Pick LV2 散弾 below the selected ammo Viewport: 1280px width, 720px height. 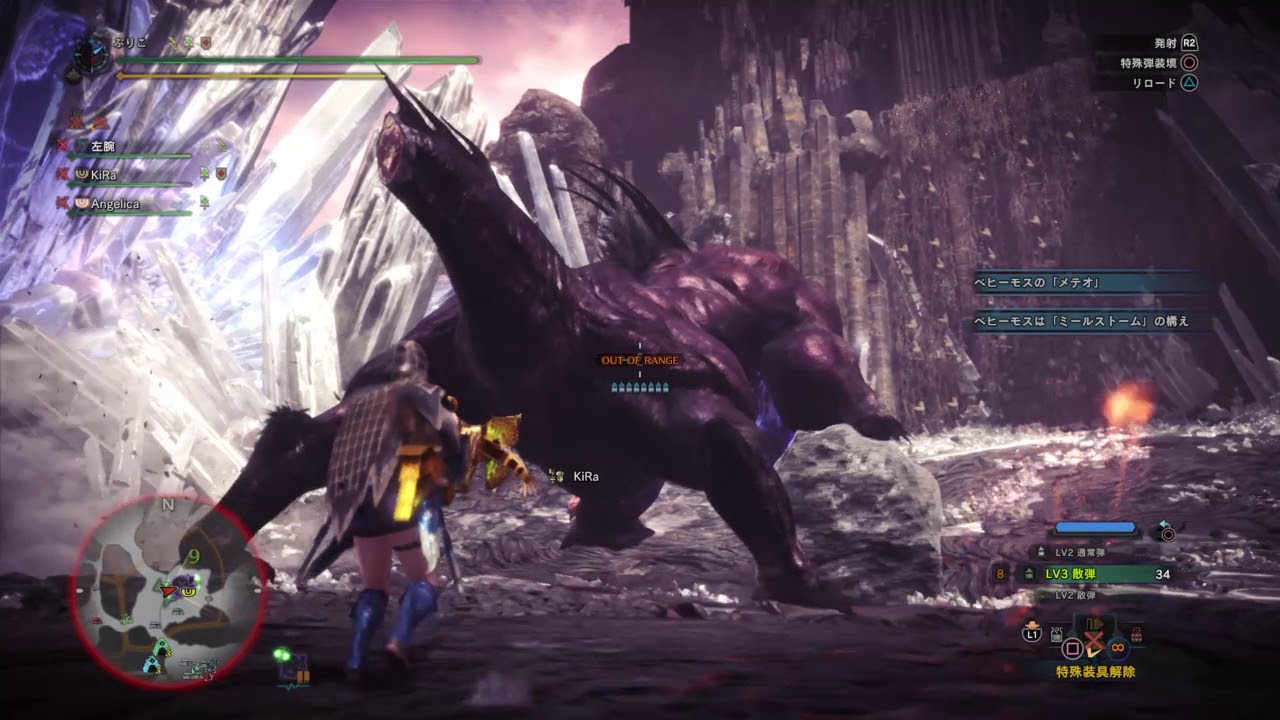pyautogui.click(x=1081, y=595)
